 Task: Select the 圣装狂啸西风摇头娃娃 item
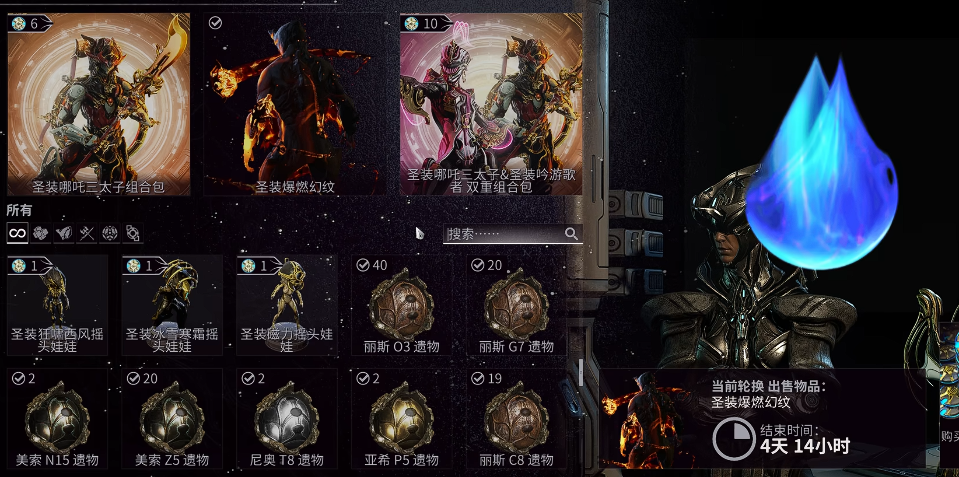pos(57,305)
